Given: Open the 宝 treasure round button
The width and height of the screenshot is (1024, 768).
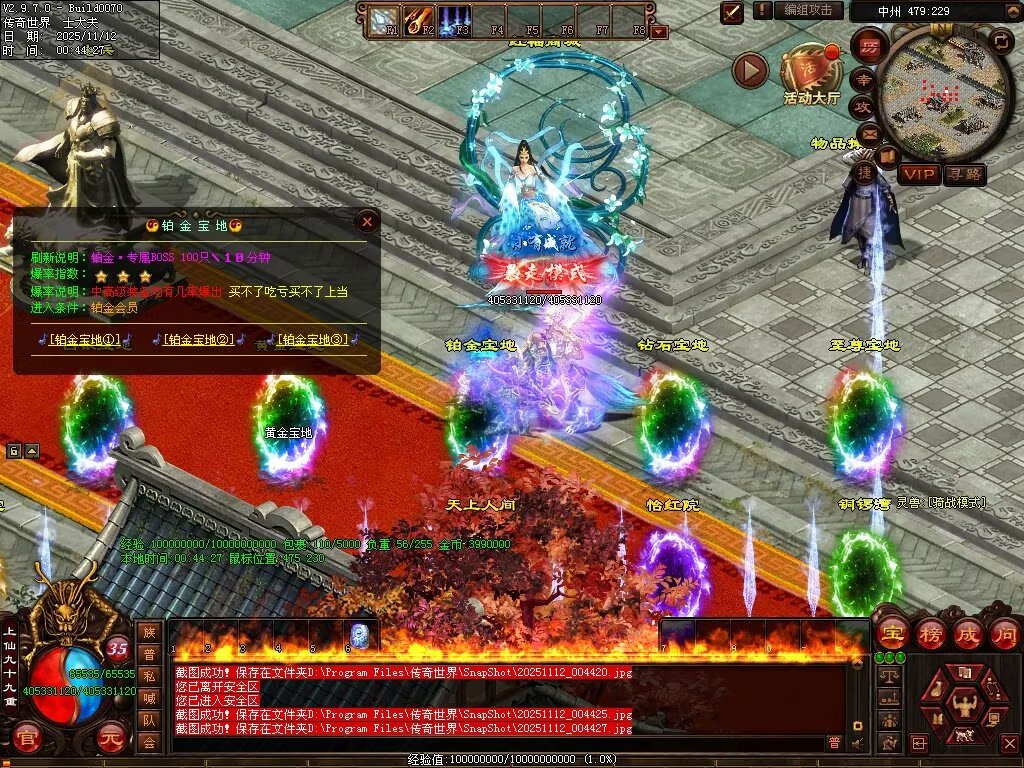Looking at the screenshot, I should [892, 633].
